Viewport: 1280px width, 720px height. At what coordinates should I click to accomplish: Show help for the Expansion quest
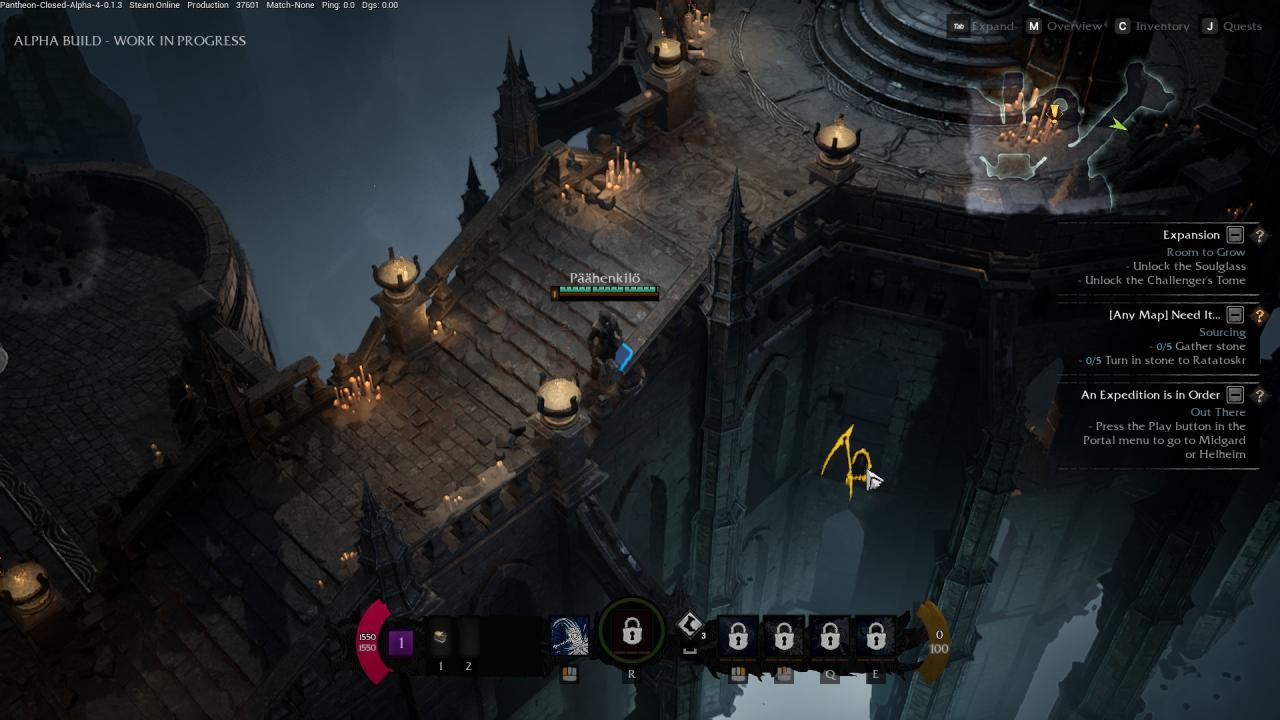pos(1259,235)
